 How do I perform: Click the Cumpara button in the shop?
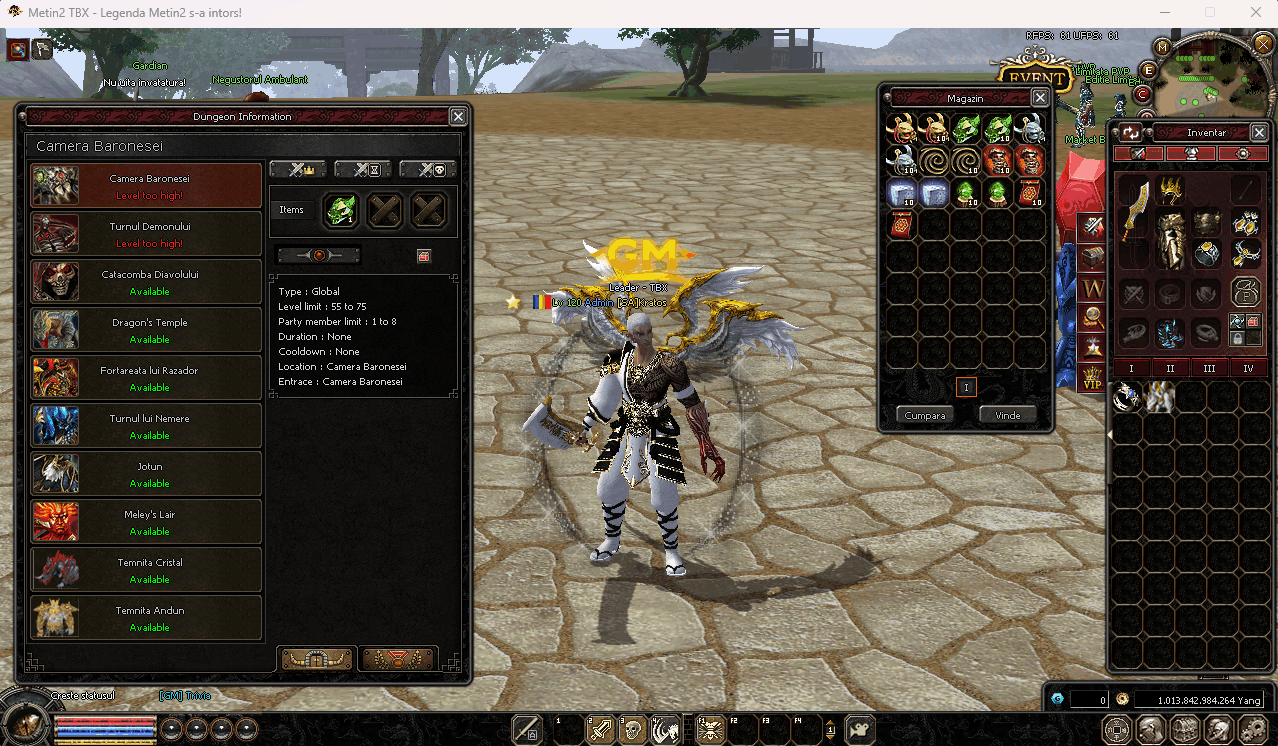click(924, 415)
